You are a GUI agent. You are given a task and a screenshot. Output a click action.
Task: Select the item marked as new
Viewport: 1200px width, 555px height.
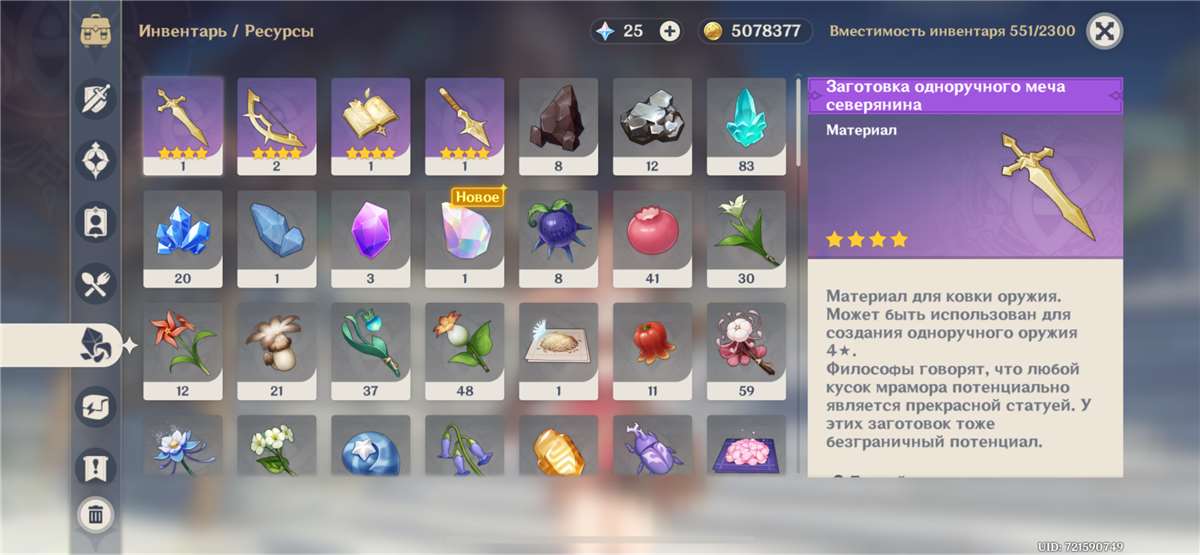coord(465,237)
